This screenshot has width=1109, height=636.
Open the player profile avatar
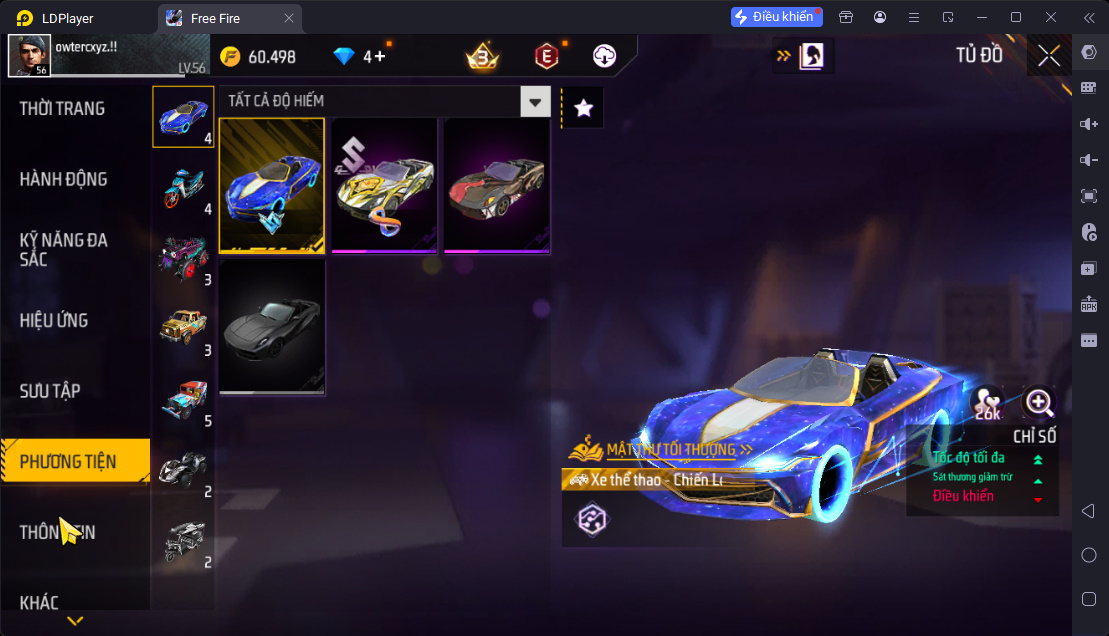tap(29, 56)
